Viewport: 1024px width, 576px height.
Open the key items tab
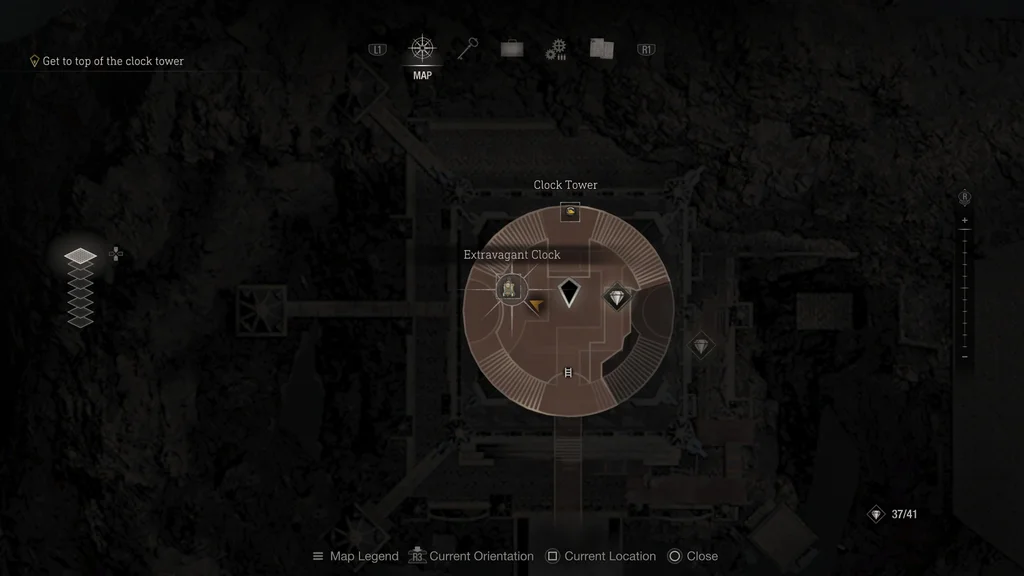468,49
